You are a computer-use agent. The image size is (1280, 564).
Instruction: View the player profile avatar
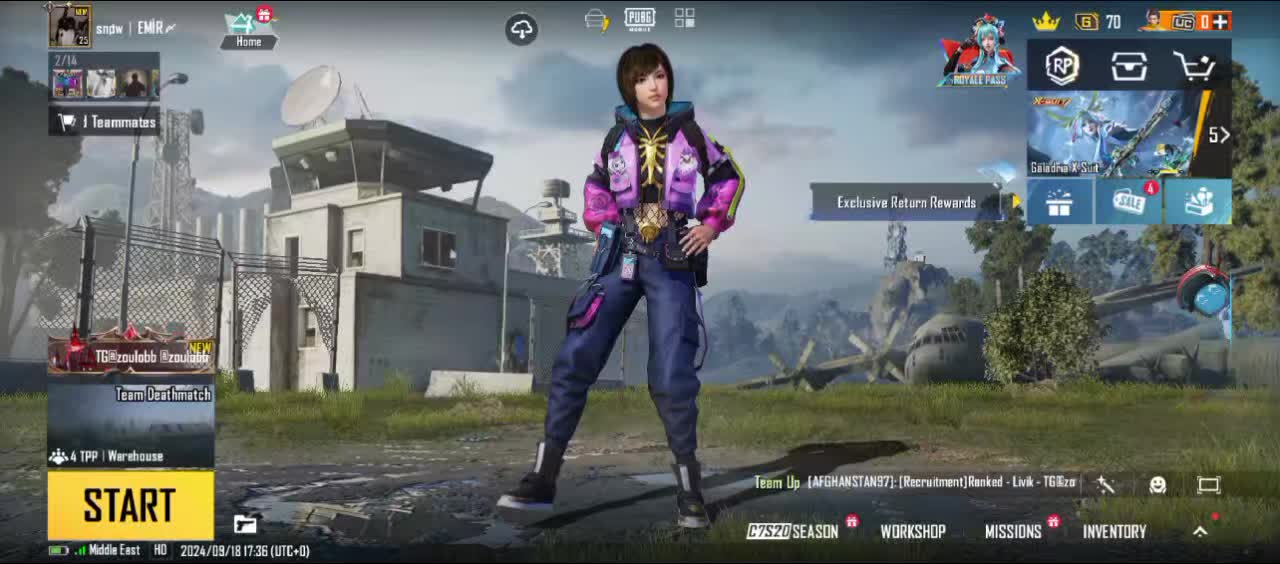click(x=69, y=26)
